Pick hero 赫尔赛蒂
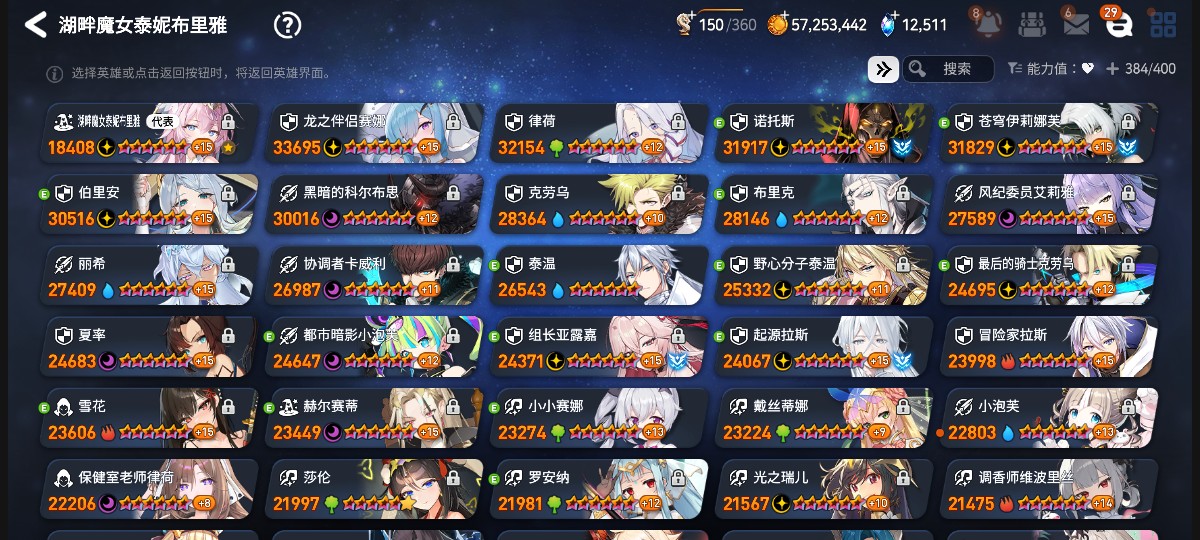This screenshot has width=1200, height=540. [x=375, y=417]
